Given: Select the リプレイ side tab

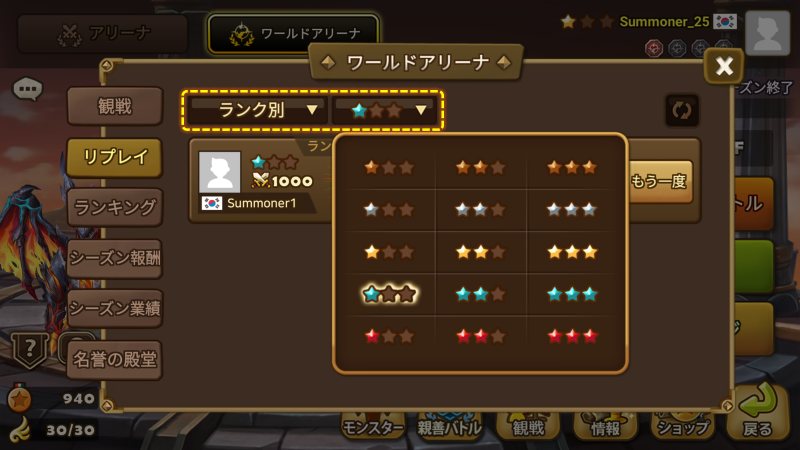Looking at the screenshot, I should coord(115,157).
